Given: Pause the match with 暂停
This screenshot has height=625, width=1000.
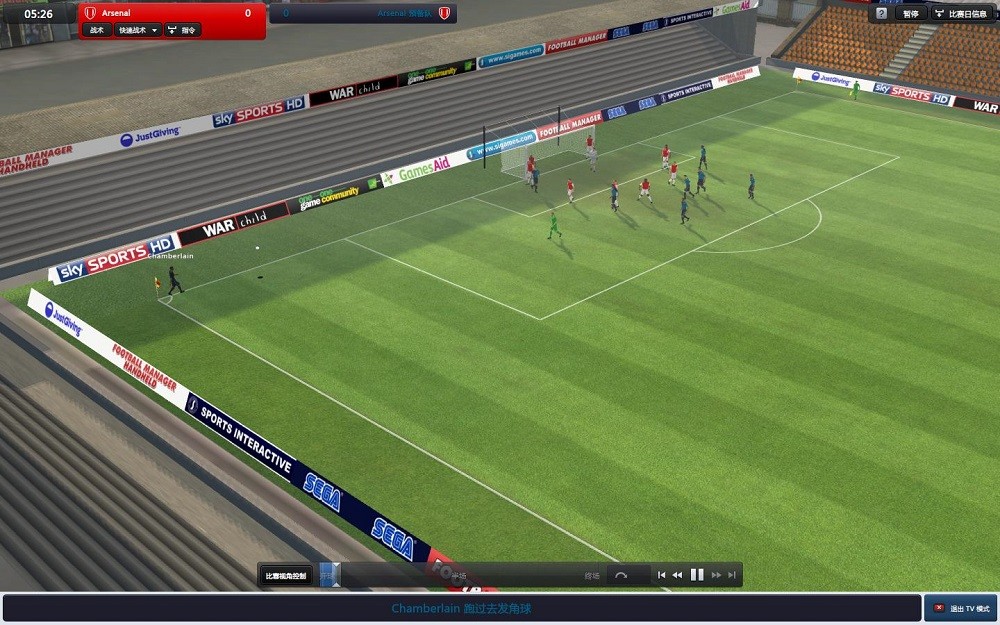Looking at the screenshot, I should (x=910, y=14).
